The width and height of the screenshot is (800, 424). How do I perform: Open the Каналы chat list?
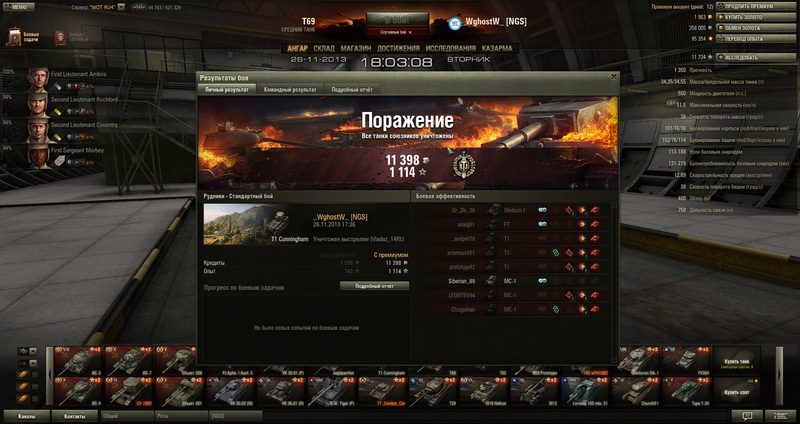click(27, 415)
